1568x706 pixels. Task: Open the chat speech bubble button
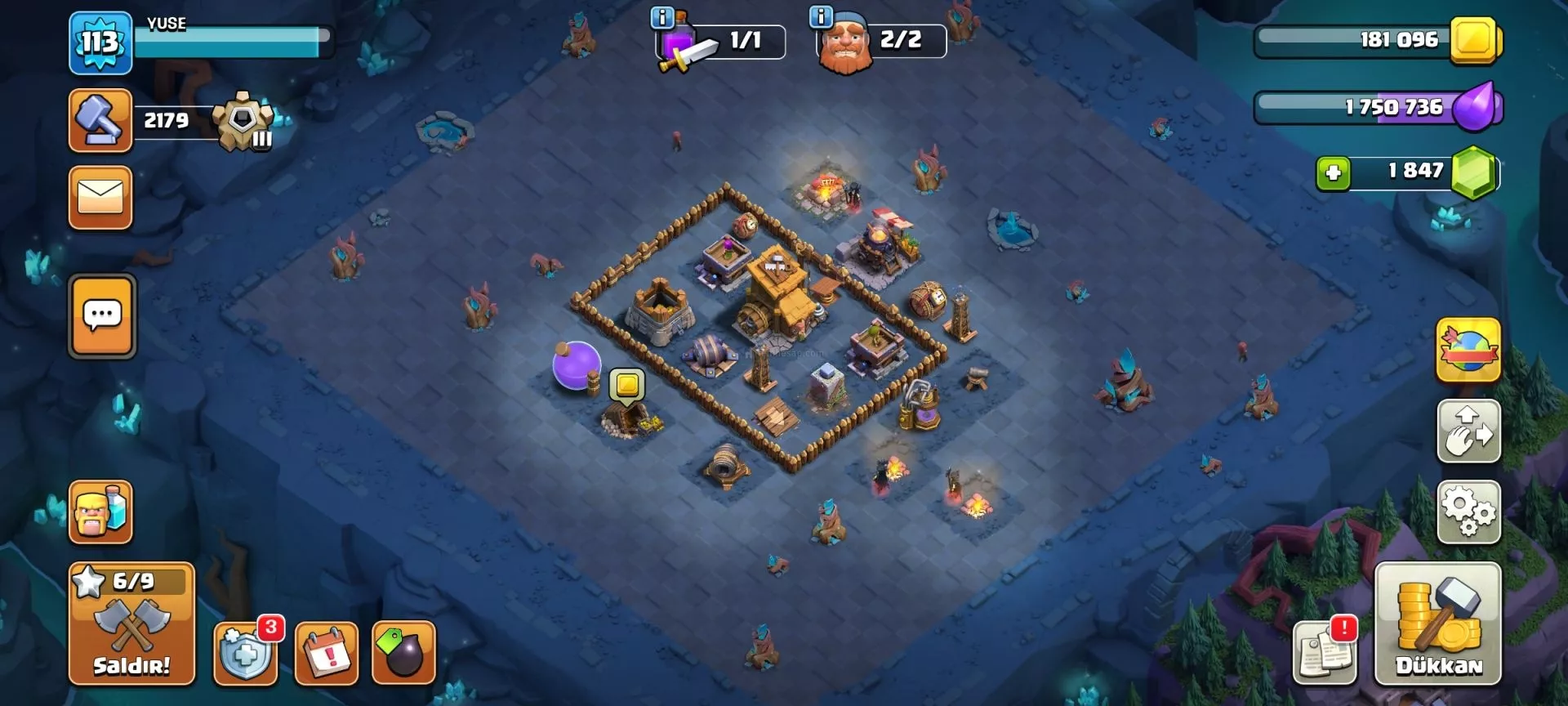point(102,316)
